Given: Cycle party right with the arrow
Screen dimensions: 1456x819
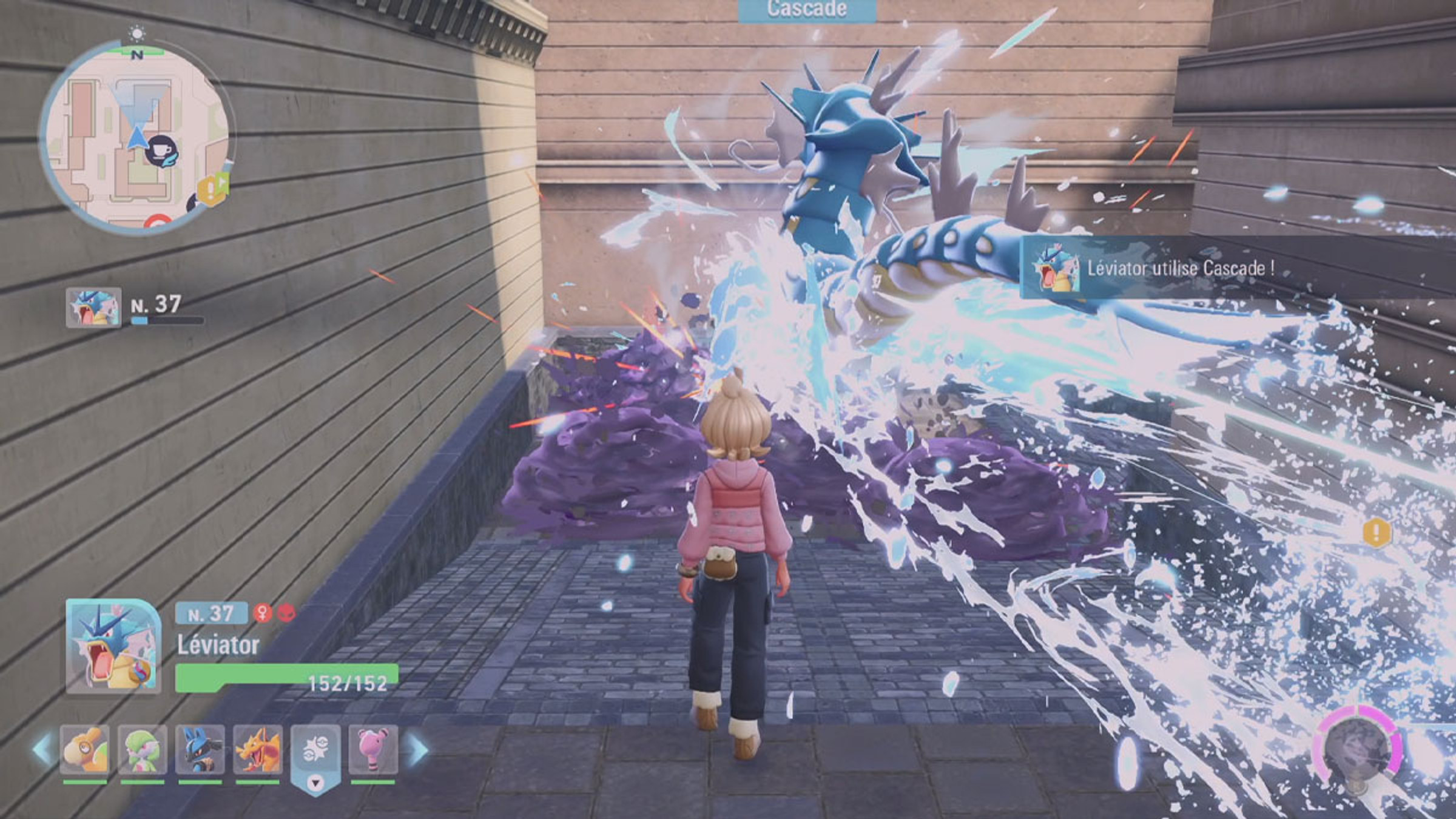Looking at the screenshot, I should click(419, 750).
